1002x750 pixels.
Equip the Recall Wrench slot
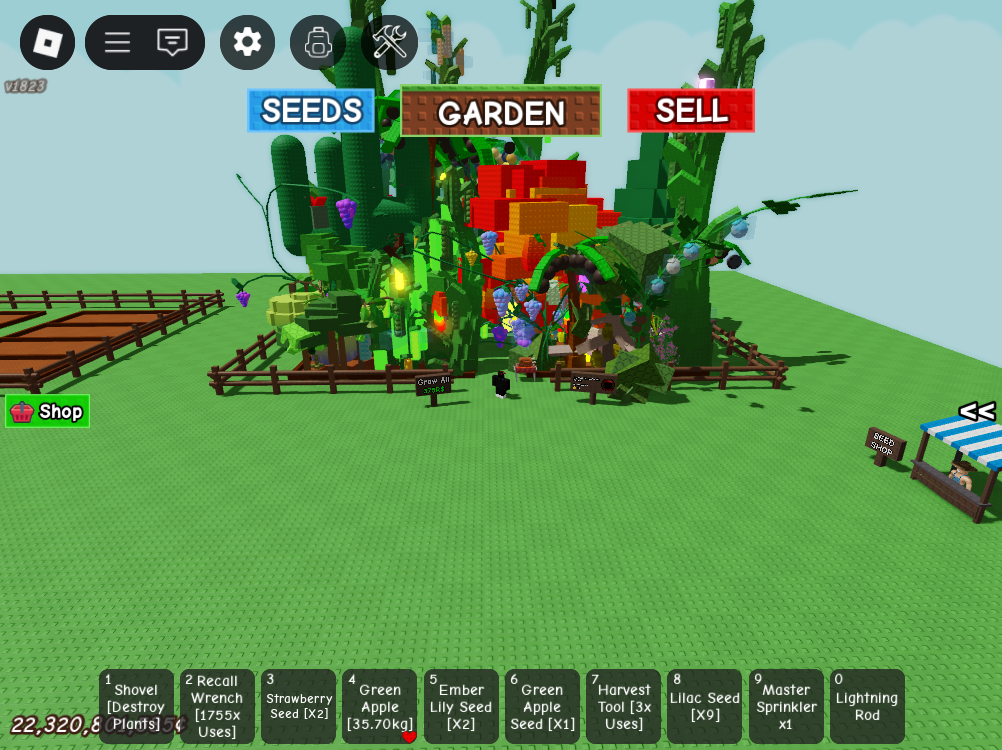coord(217,706)
